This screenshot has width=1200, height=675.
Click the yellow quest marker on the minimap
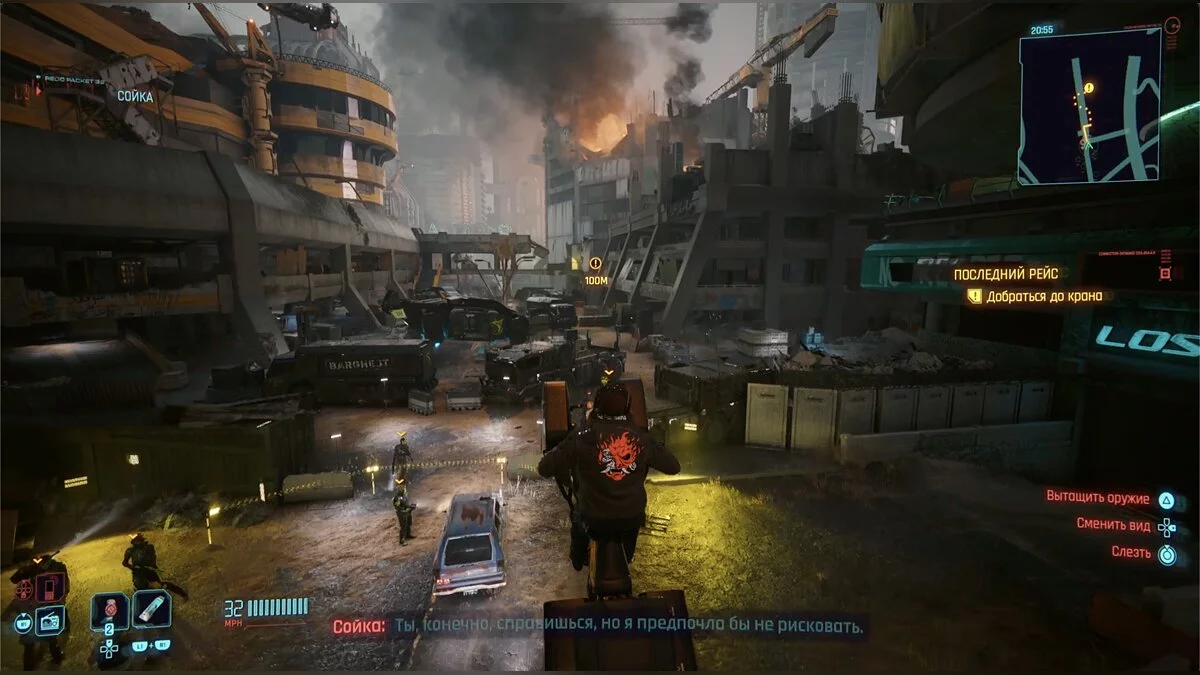pos(1088,88)
